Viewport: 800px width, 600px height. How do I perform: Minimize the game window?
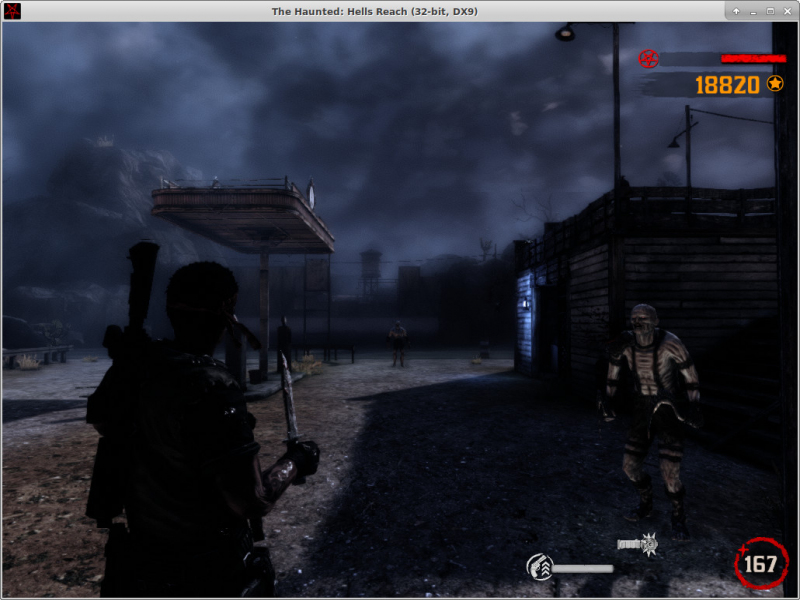[753, 11]
